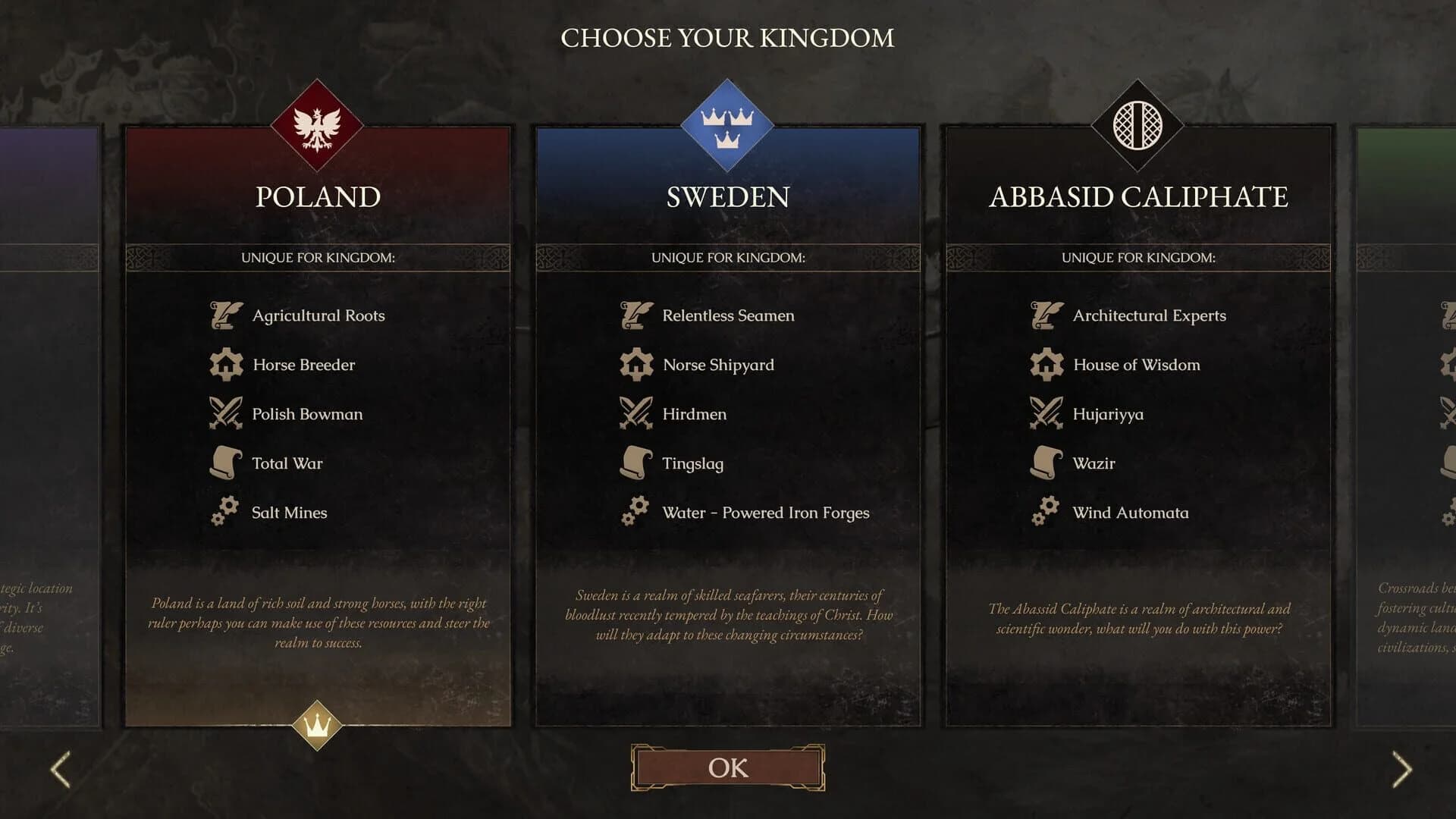Select the Norse Shipyard building icon

635,364
